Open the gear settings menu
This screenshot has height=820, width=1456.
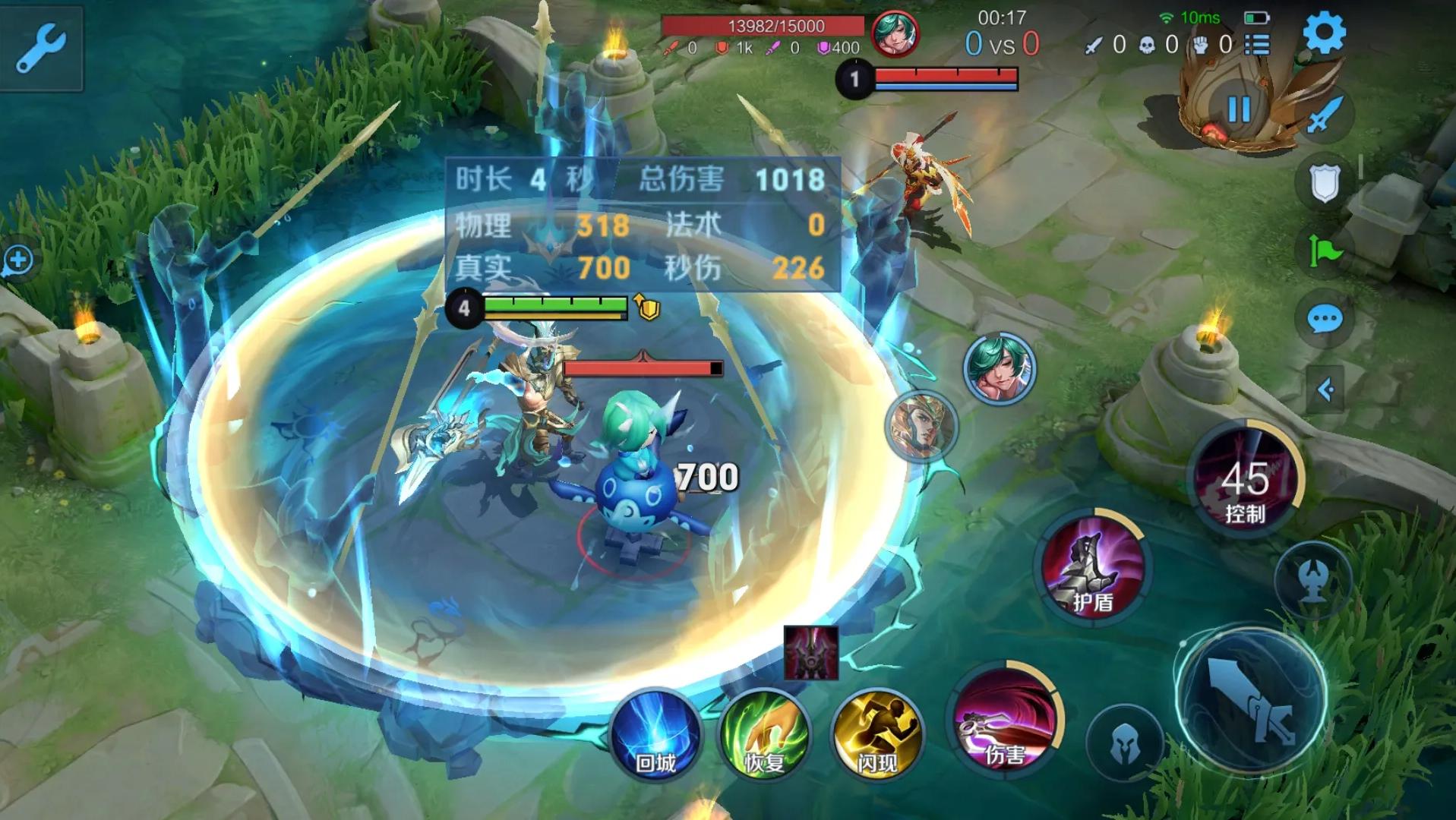point(1324,33)
